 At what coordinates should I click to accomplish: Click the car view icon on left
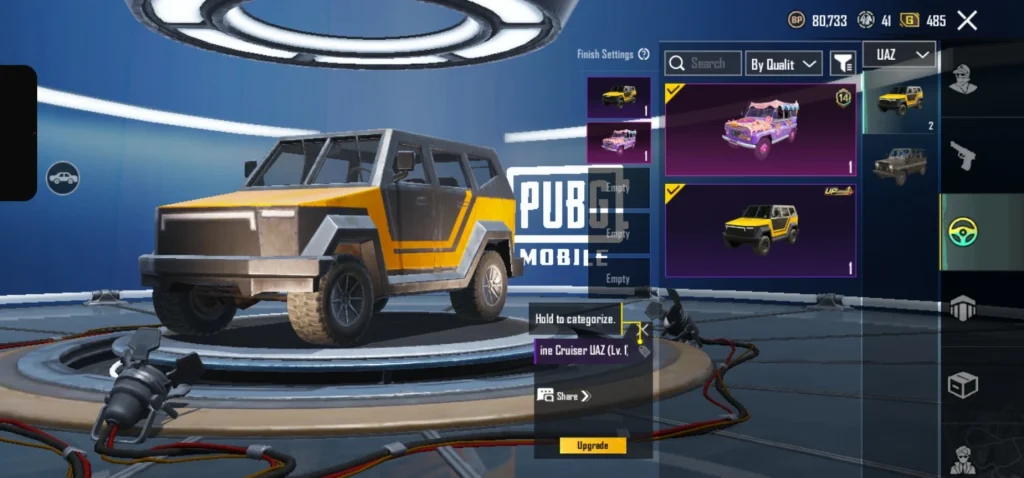tap(63, 178)
